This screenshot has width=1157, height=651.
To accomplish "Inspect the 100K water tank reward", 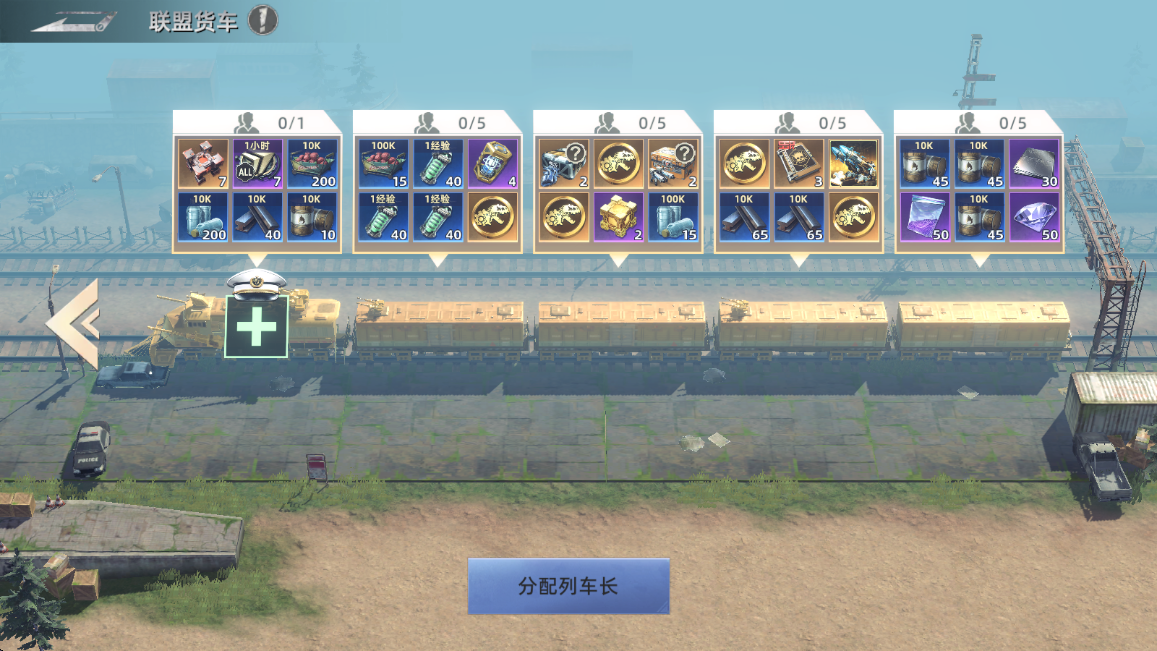I will pos(674,218).
